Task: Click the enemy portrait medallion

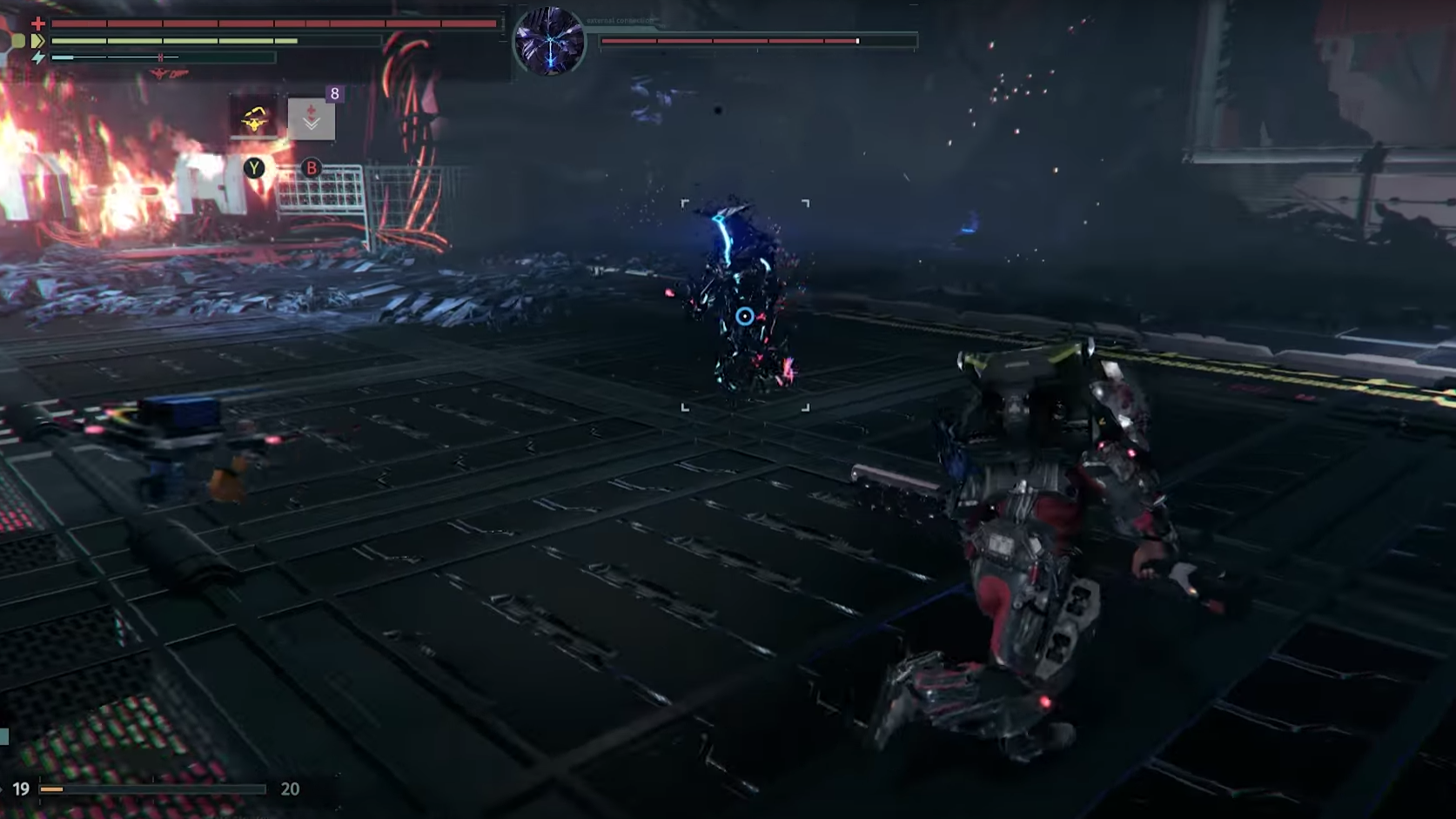Action: (x=550, y=40)
